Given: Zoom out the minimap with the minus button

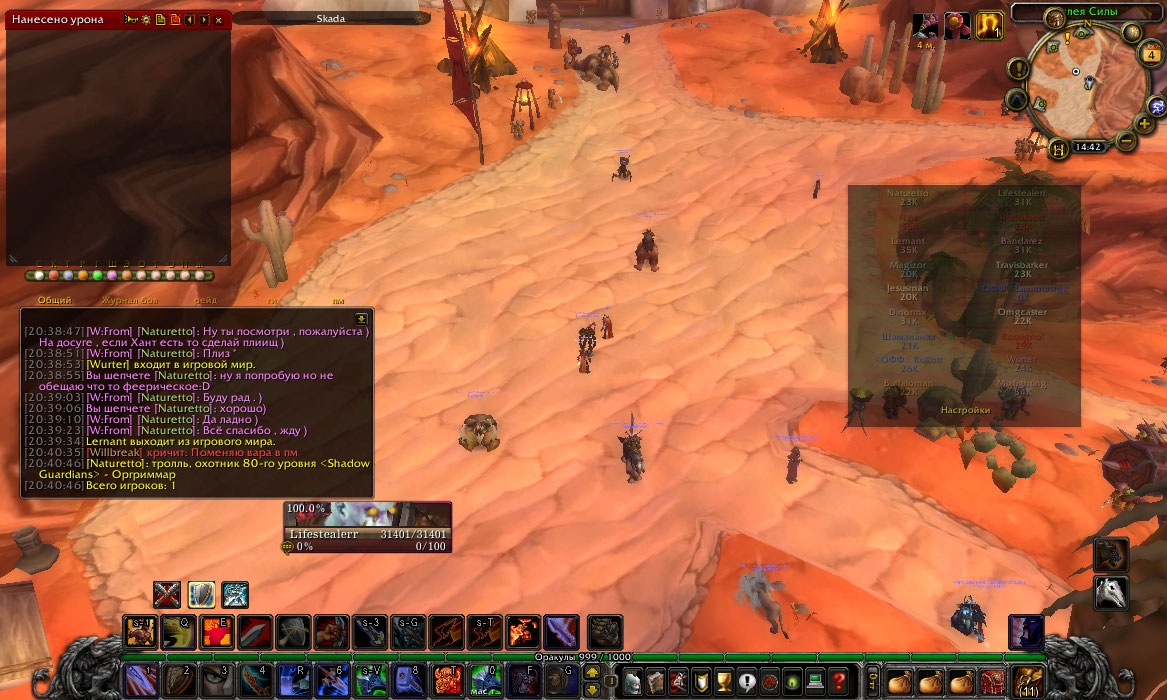Looking at the screenshot, I should point(1126,141).
